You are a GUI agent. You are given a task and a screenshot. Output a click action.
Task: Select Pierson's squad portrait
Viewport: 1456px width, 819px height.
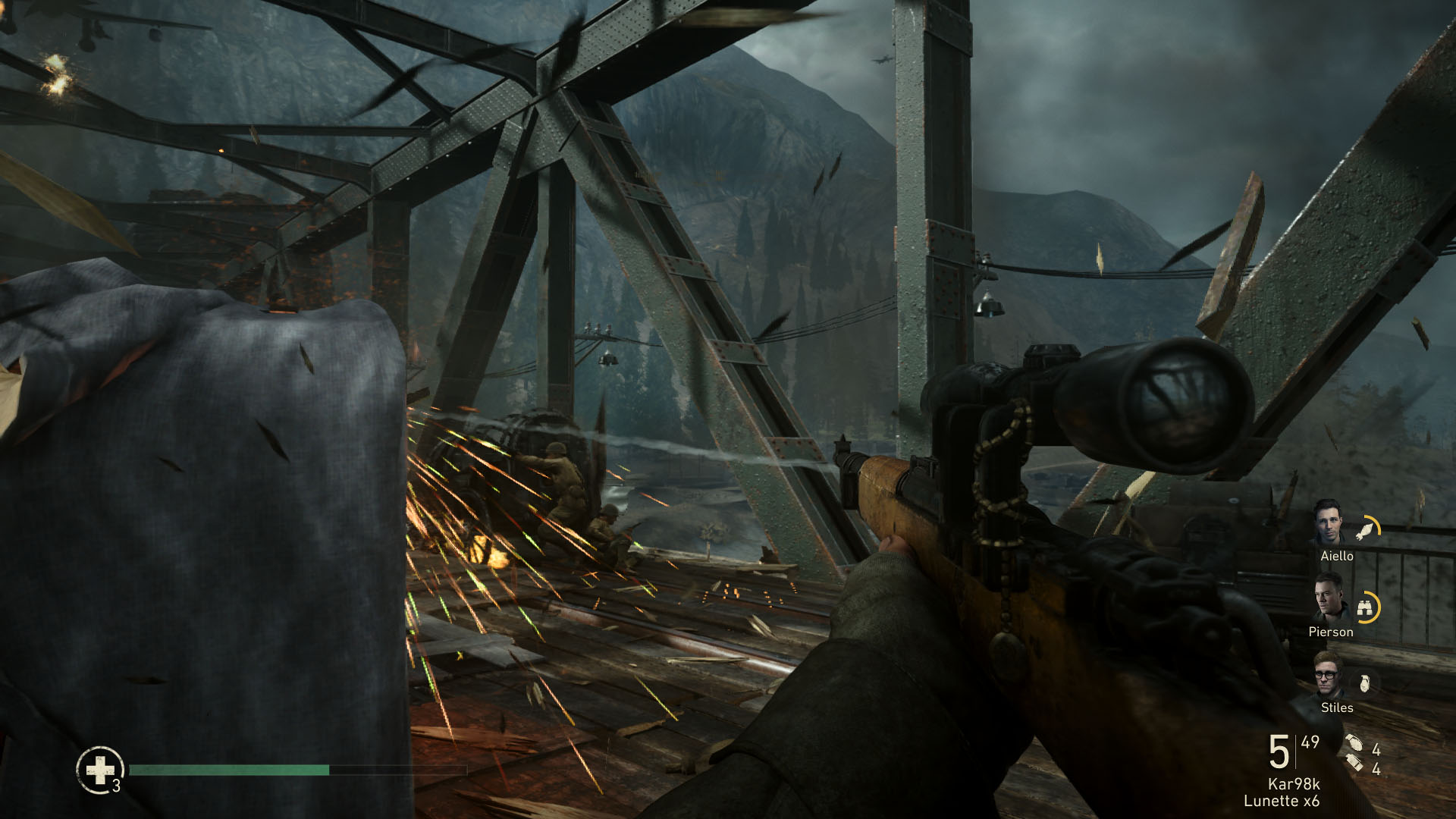[x=1329, y=597]
